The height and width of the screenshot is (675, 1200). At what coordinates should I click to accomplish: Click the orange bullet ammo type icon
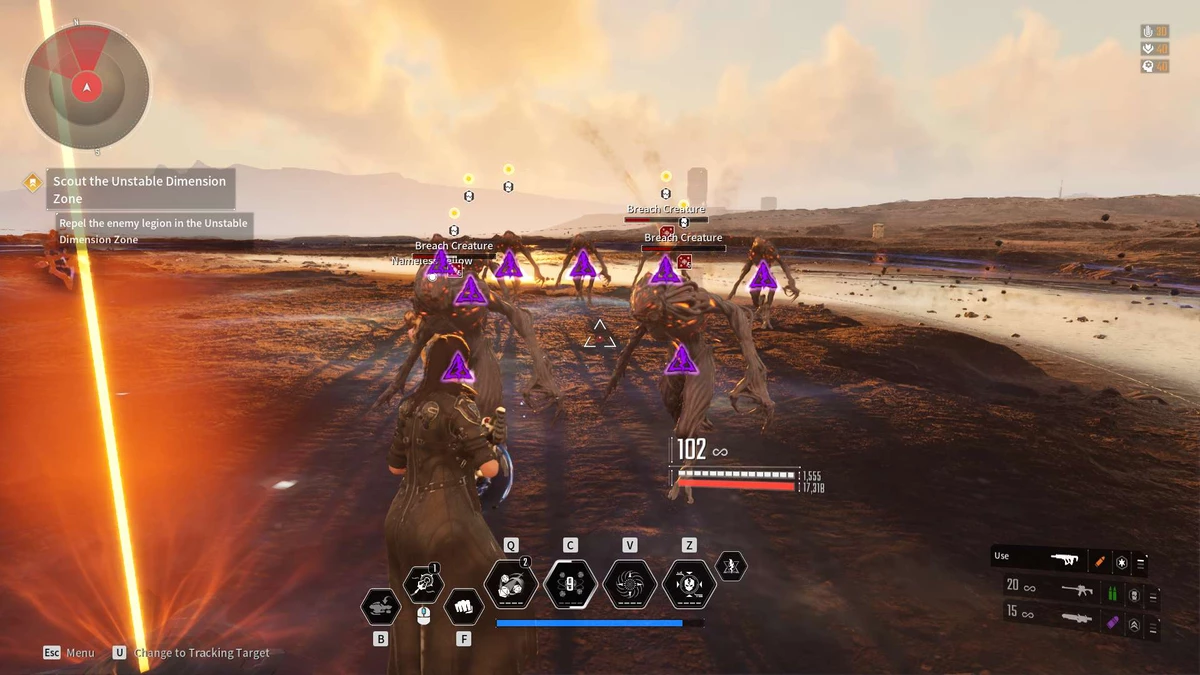click(x=1102, y=562)
